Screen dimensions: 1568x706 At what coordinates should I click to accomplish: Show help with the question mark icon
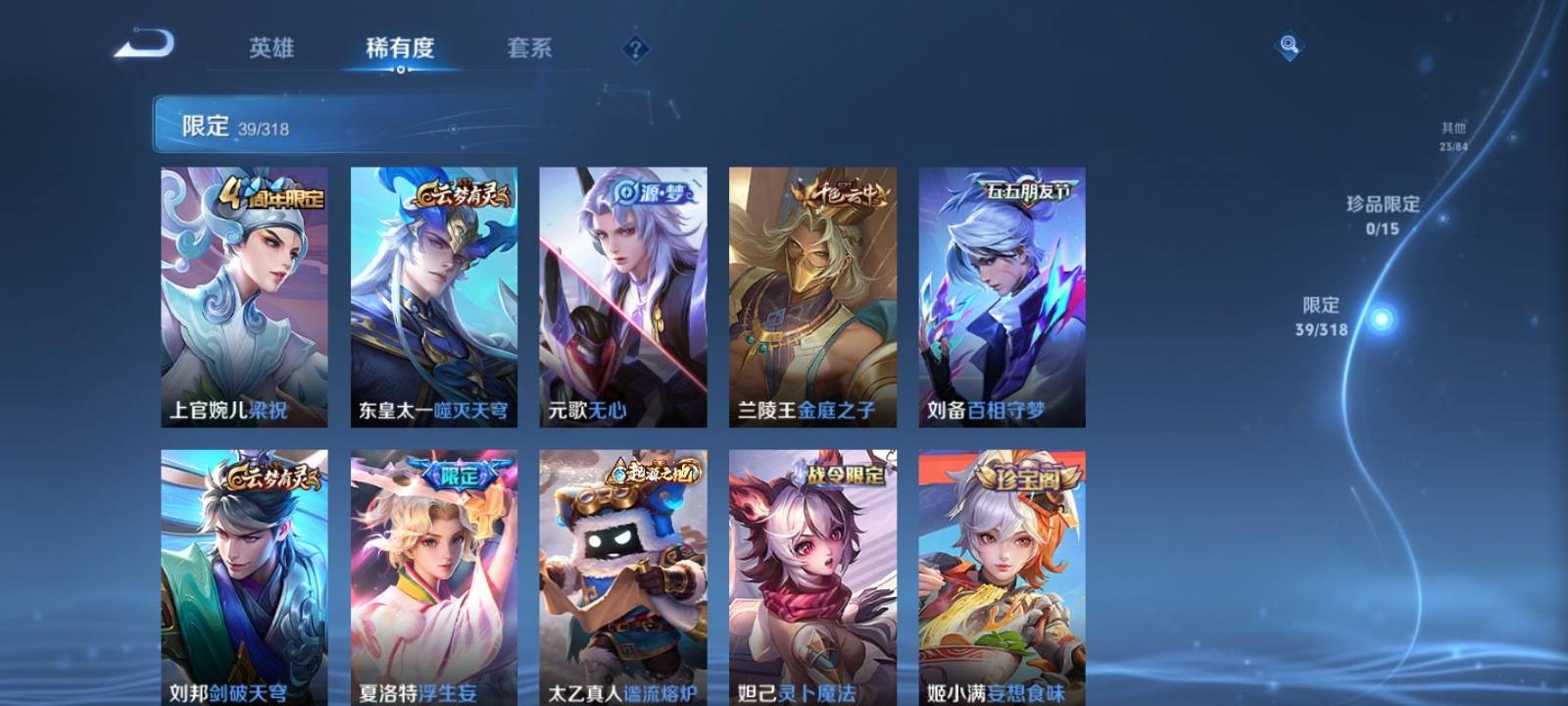pyautogui.click(x=635, y=48)
